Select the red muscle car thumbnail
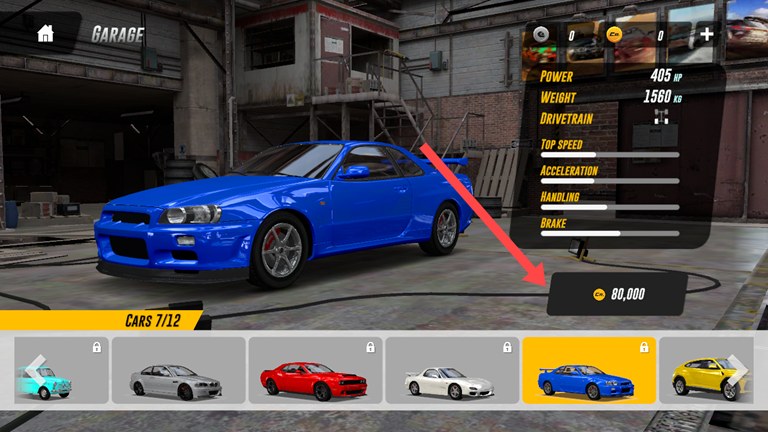The width and height of the screenshot is (768, 432). click(315, 371)
